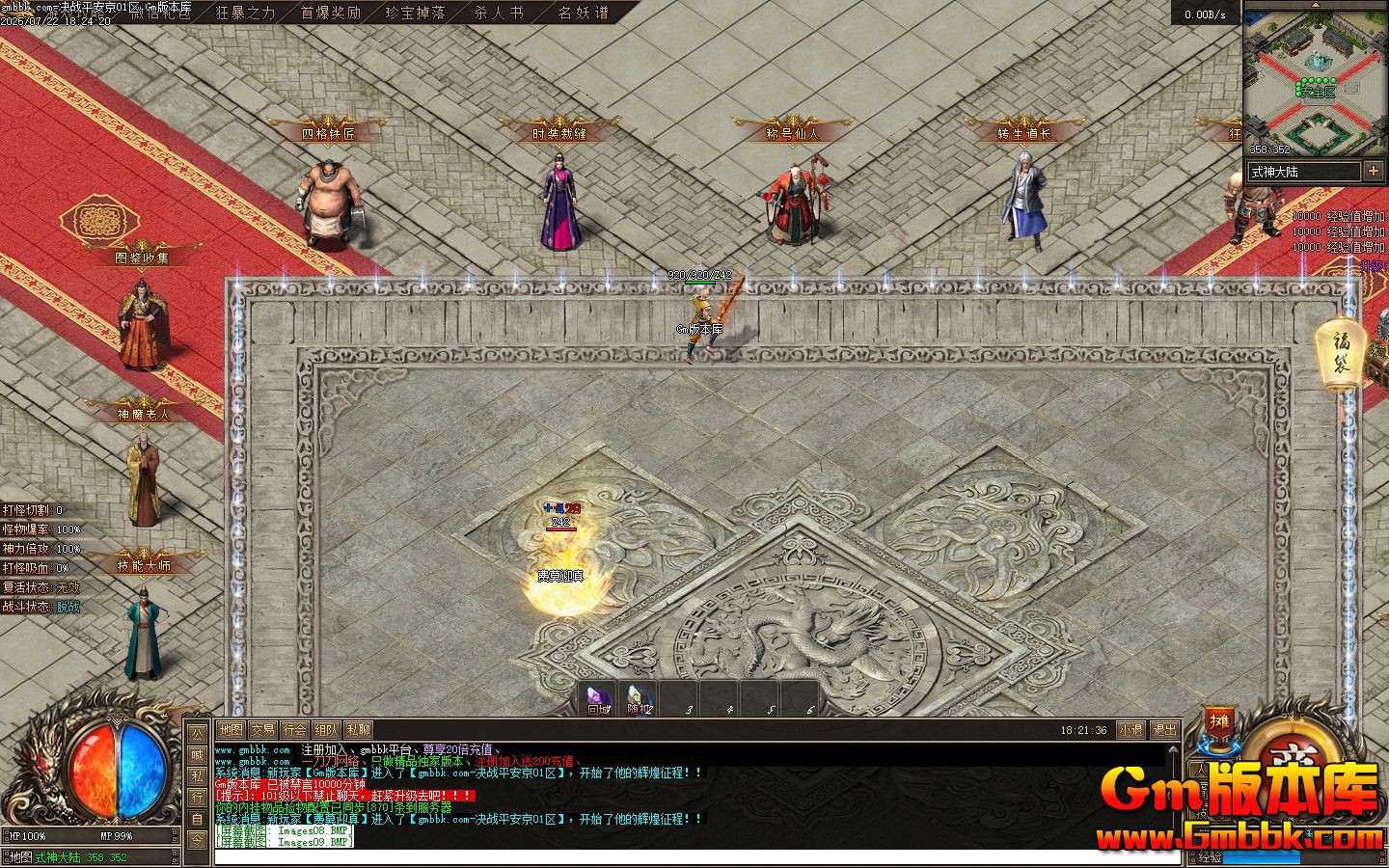Open the 名妖谱 menu entry

584,13
